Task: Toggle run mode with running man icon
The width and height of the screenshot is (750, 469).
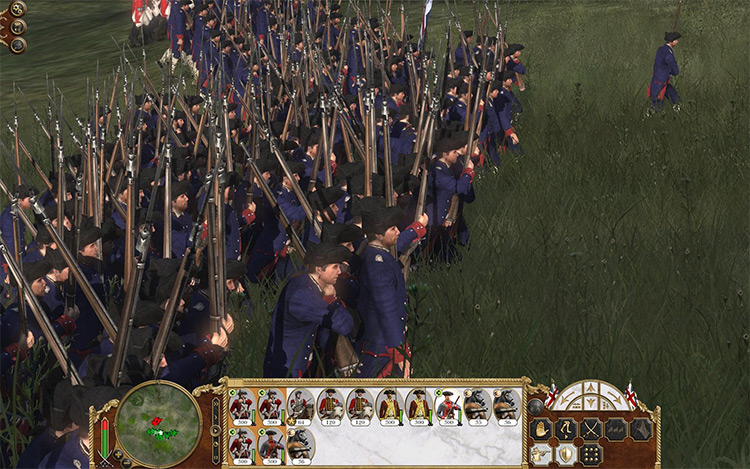Action: click(566, 429)
